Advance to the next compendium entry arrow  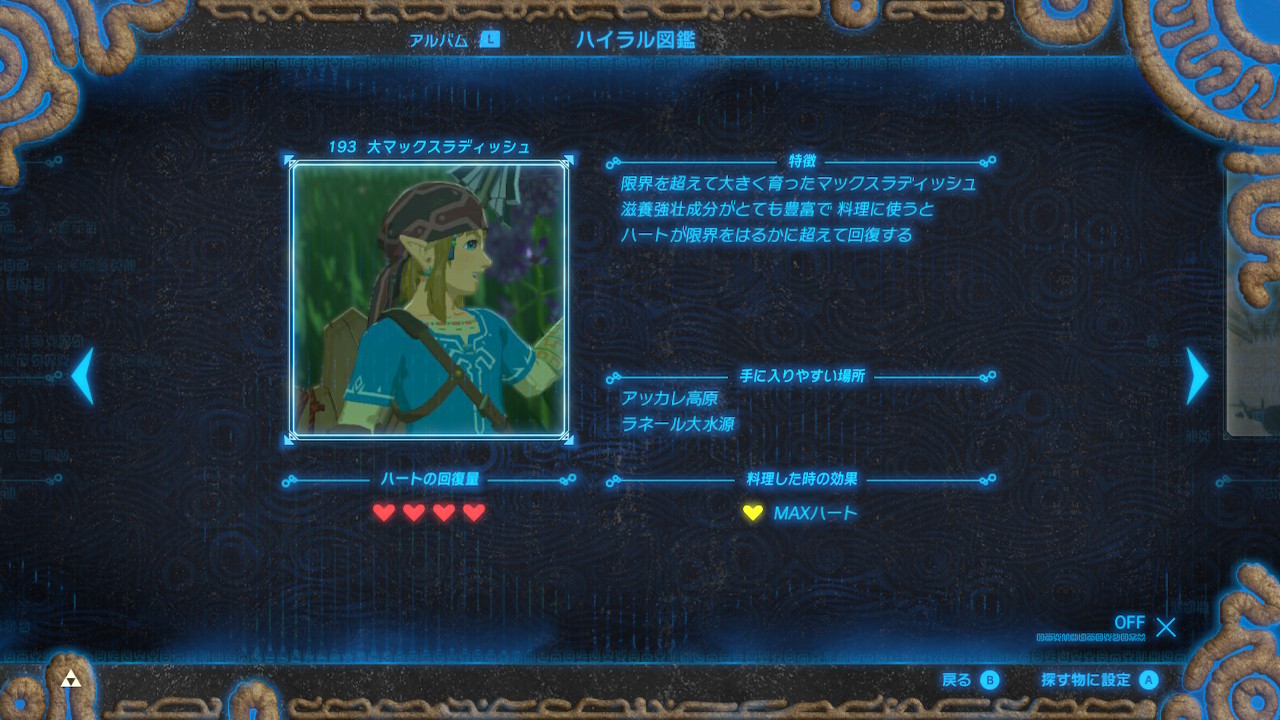click(1197, 376)
